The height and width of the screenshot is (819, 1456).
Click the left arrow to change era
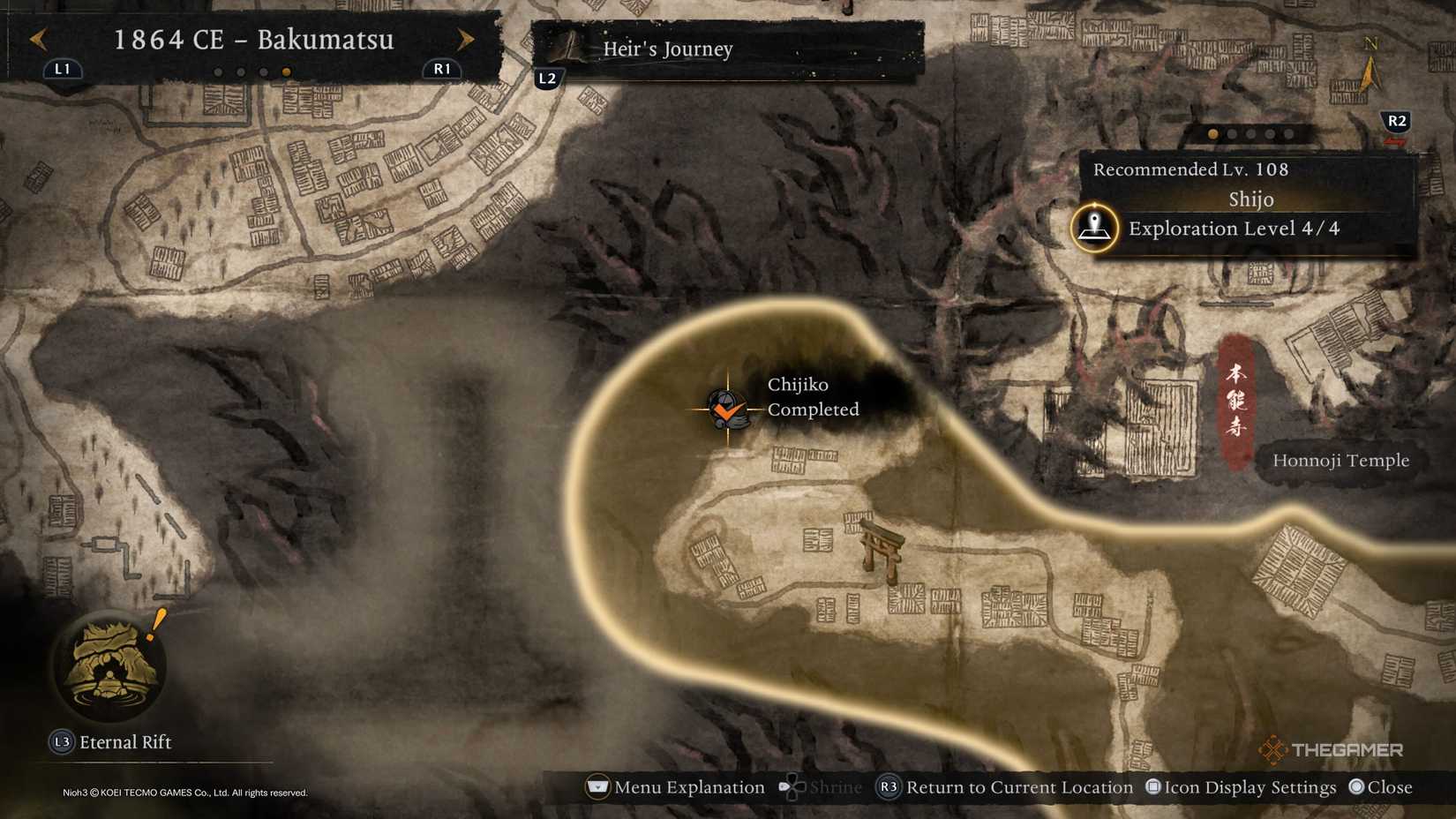pyautogui.click(x=36, y=39)
